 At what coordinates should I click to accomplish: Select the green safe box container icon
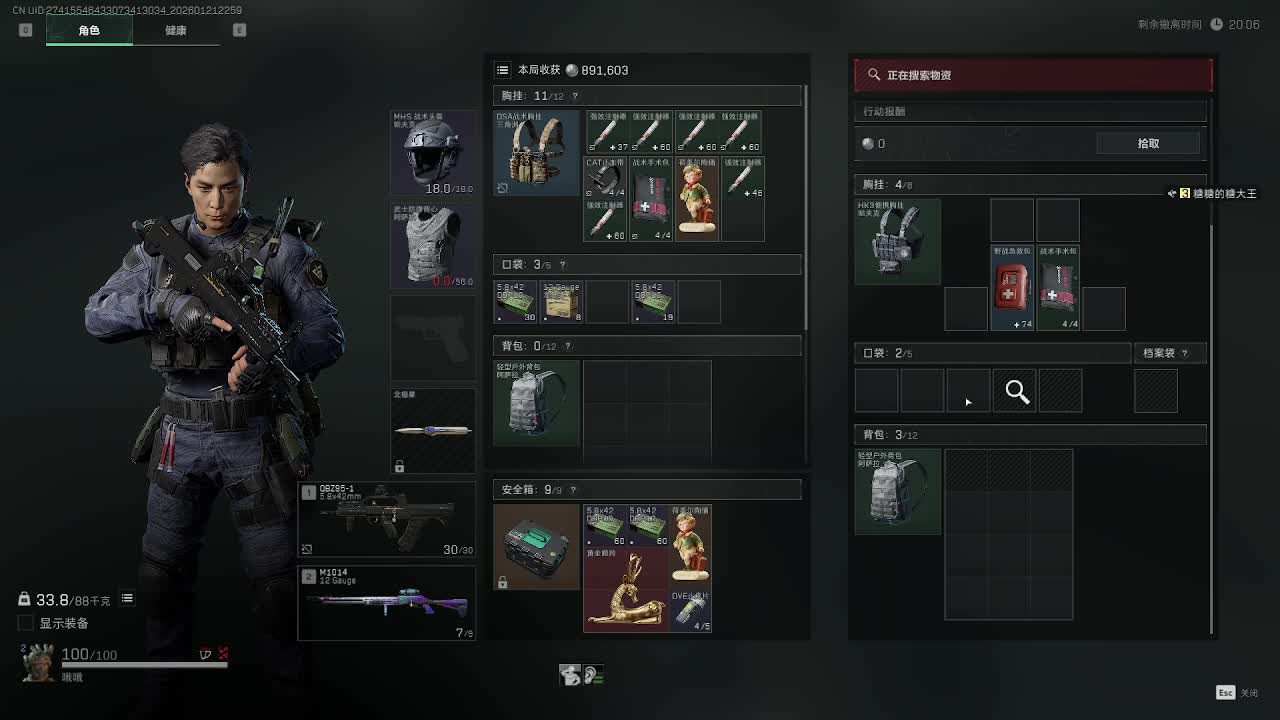pos(536,546)
